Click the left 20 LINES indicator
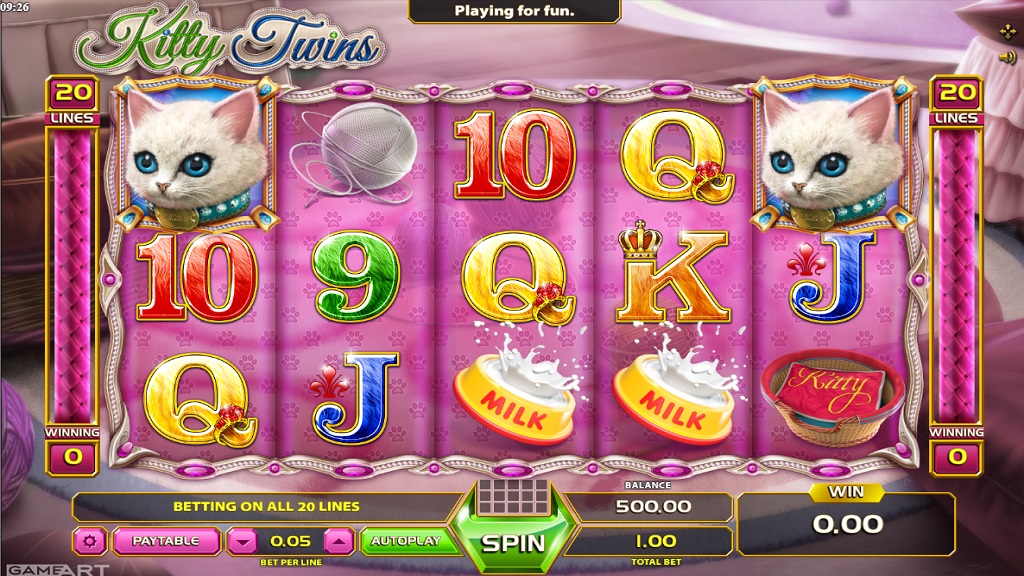 coord(70,101)
